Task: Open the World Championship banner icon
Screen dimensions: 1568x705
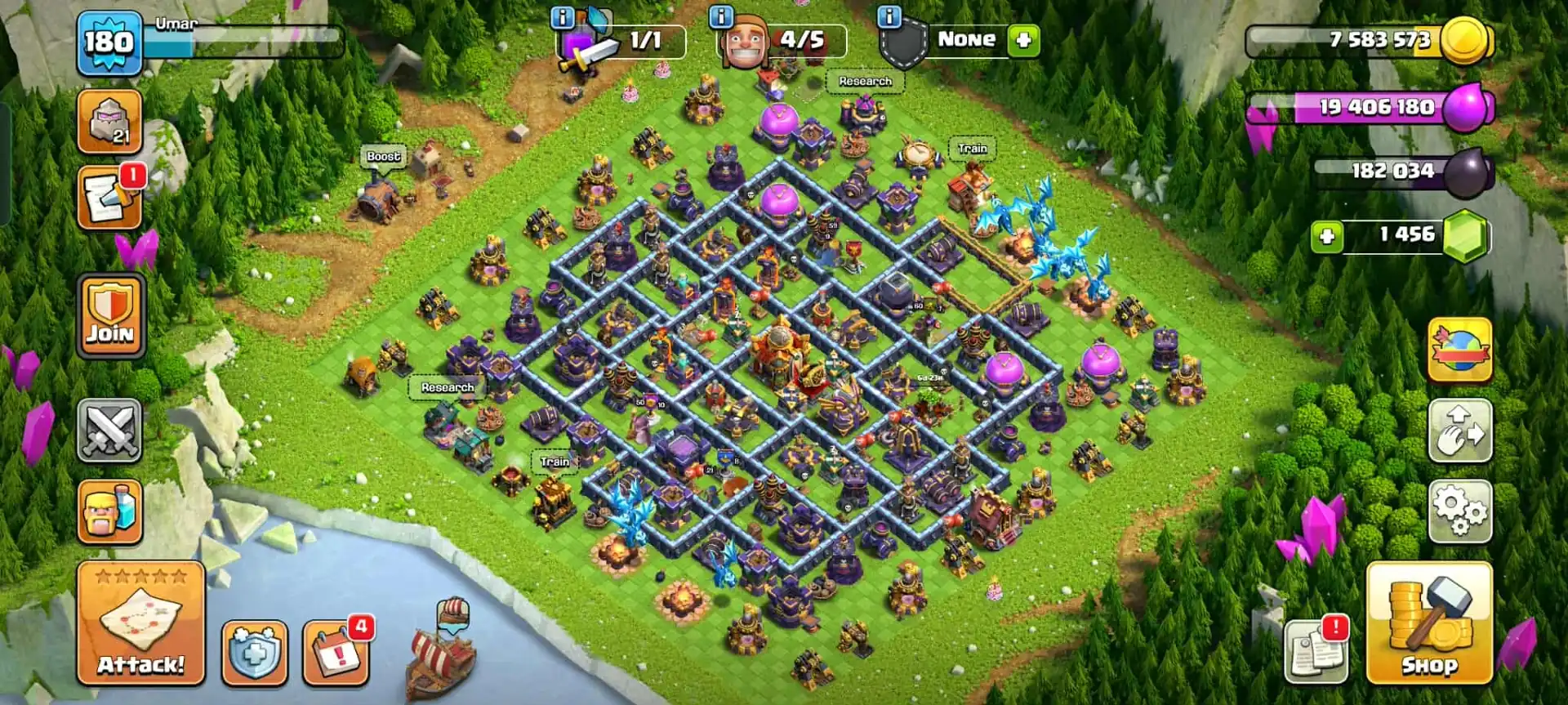Action: tap(1462, 353)
